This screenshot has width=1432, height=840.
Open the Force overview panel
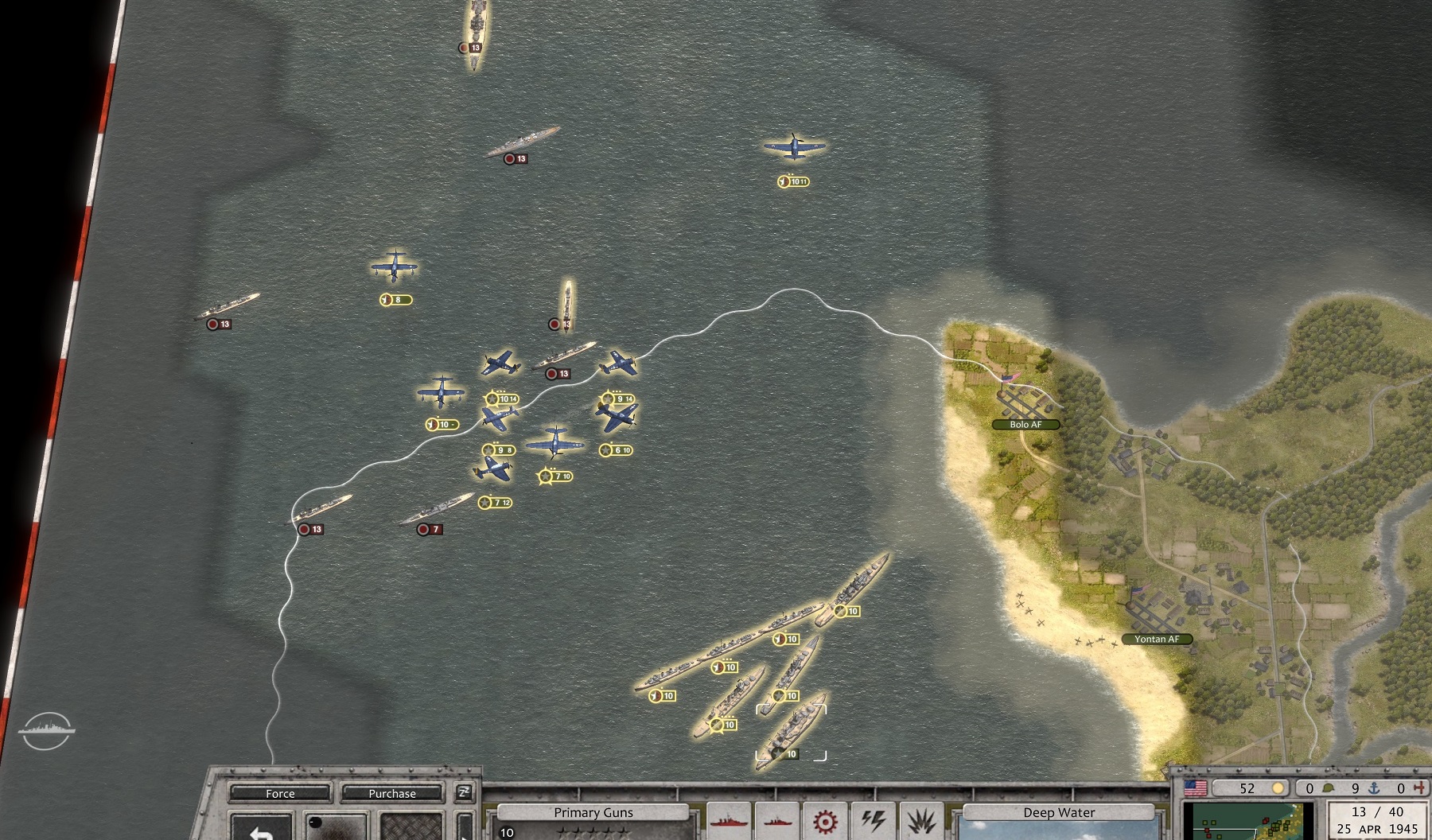tap(279, 794)
